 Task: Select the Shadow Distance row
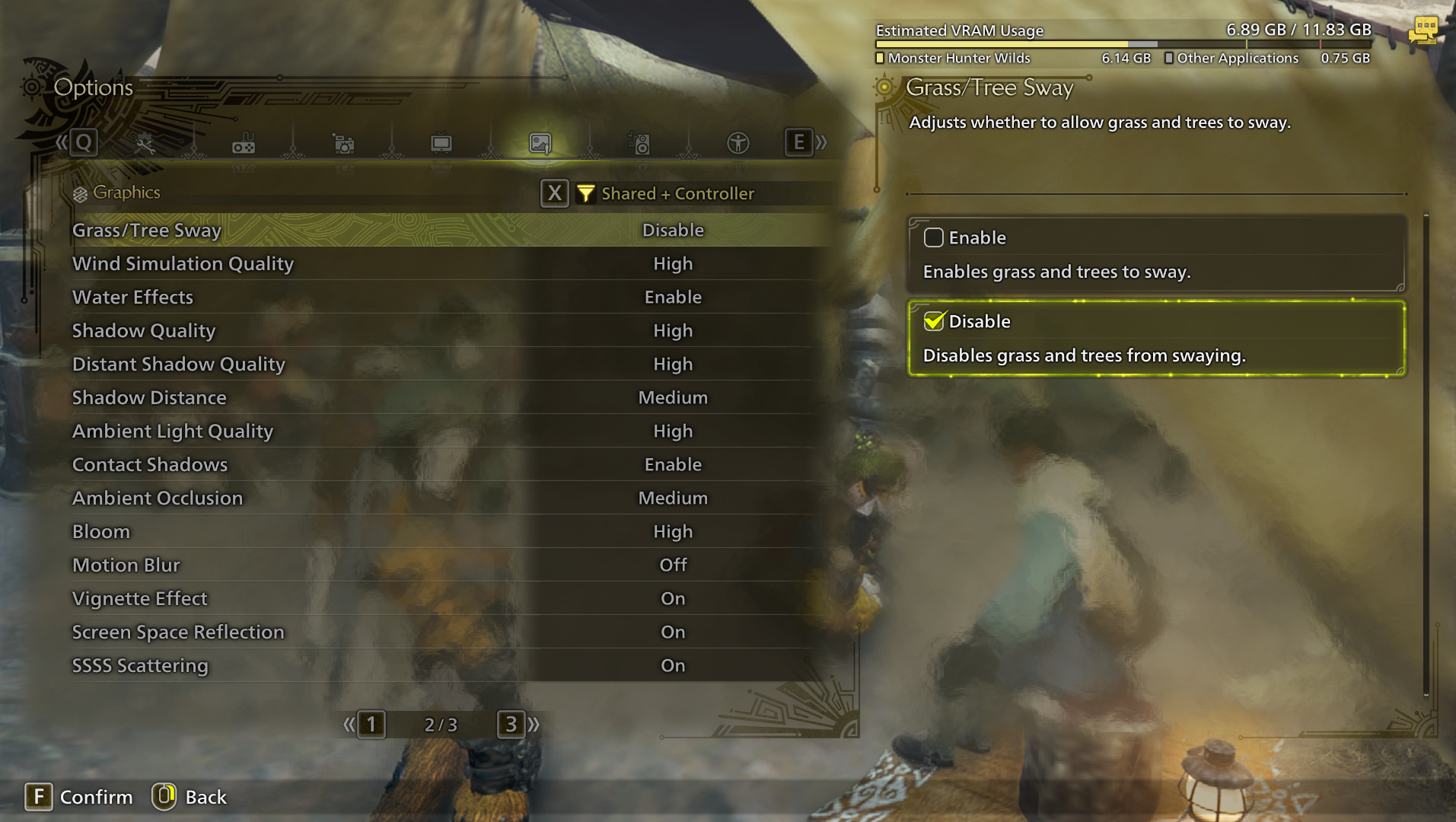coord(449,397)
